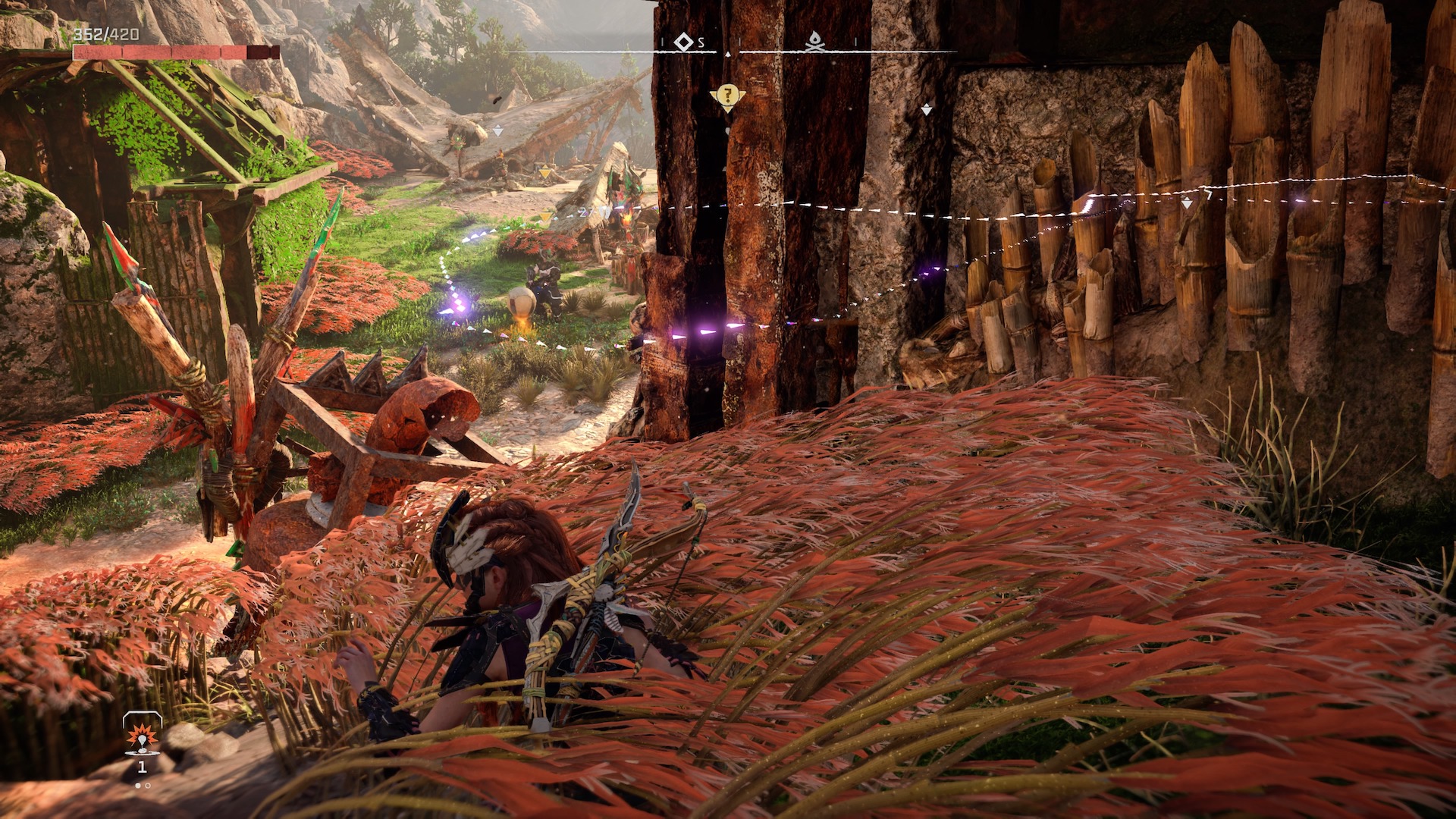Select the explosive trap tool slot

(142, 736)
